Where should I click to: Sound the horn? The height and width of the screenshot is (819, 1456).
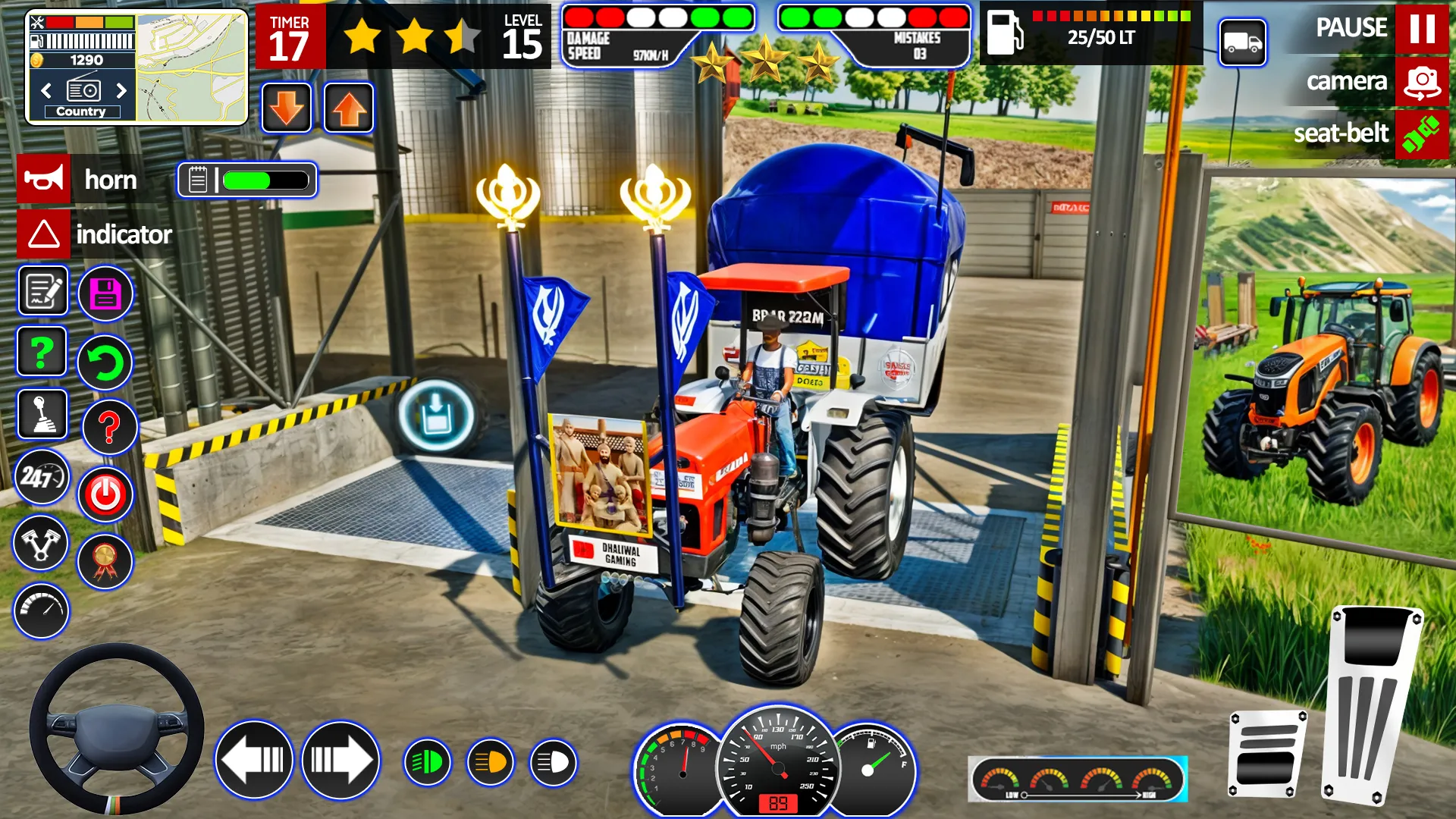click(x=44, y=180)
